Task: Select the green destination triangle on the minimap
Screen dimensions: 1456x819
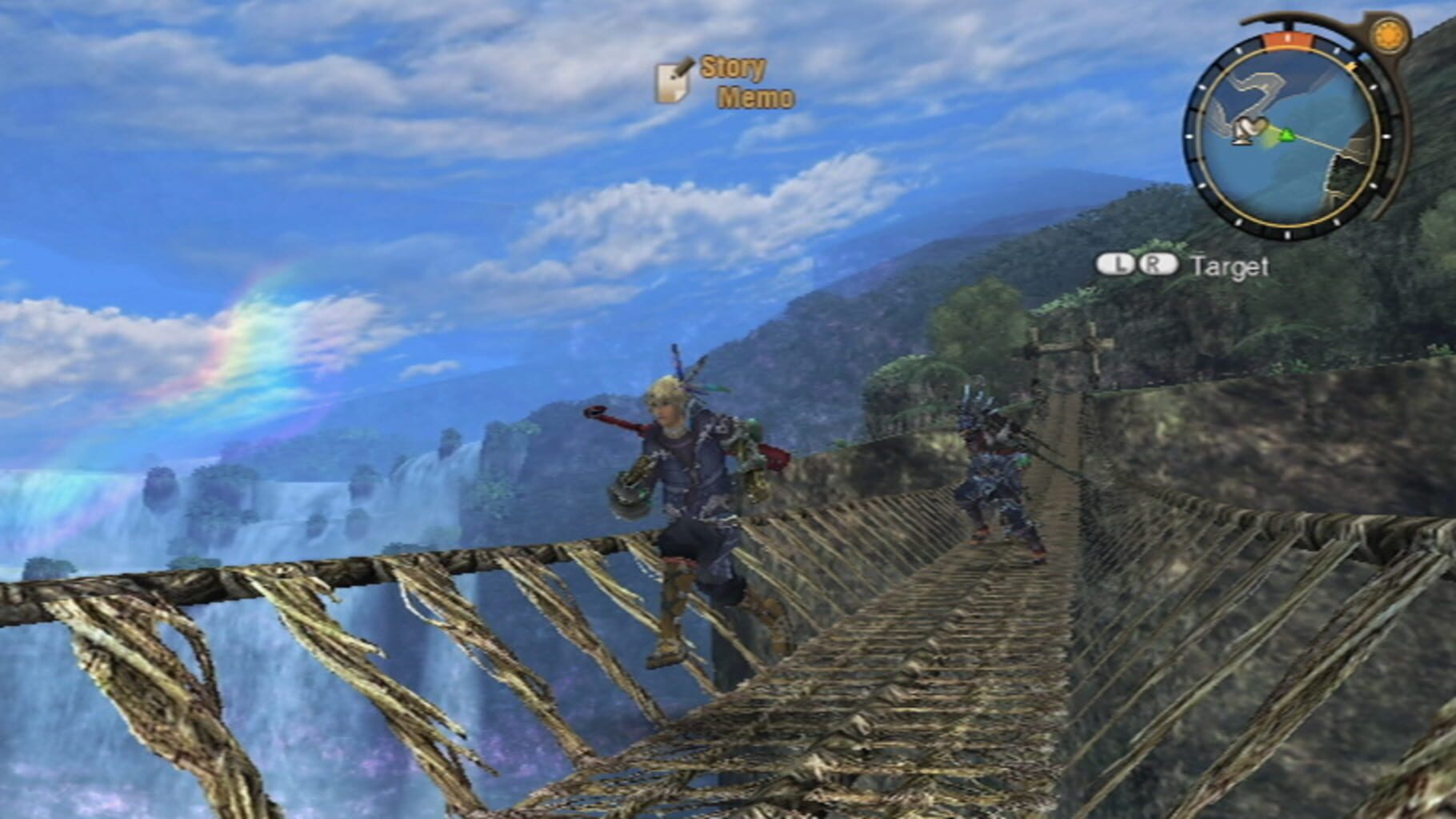Action: tap(1289, 136)
